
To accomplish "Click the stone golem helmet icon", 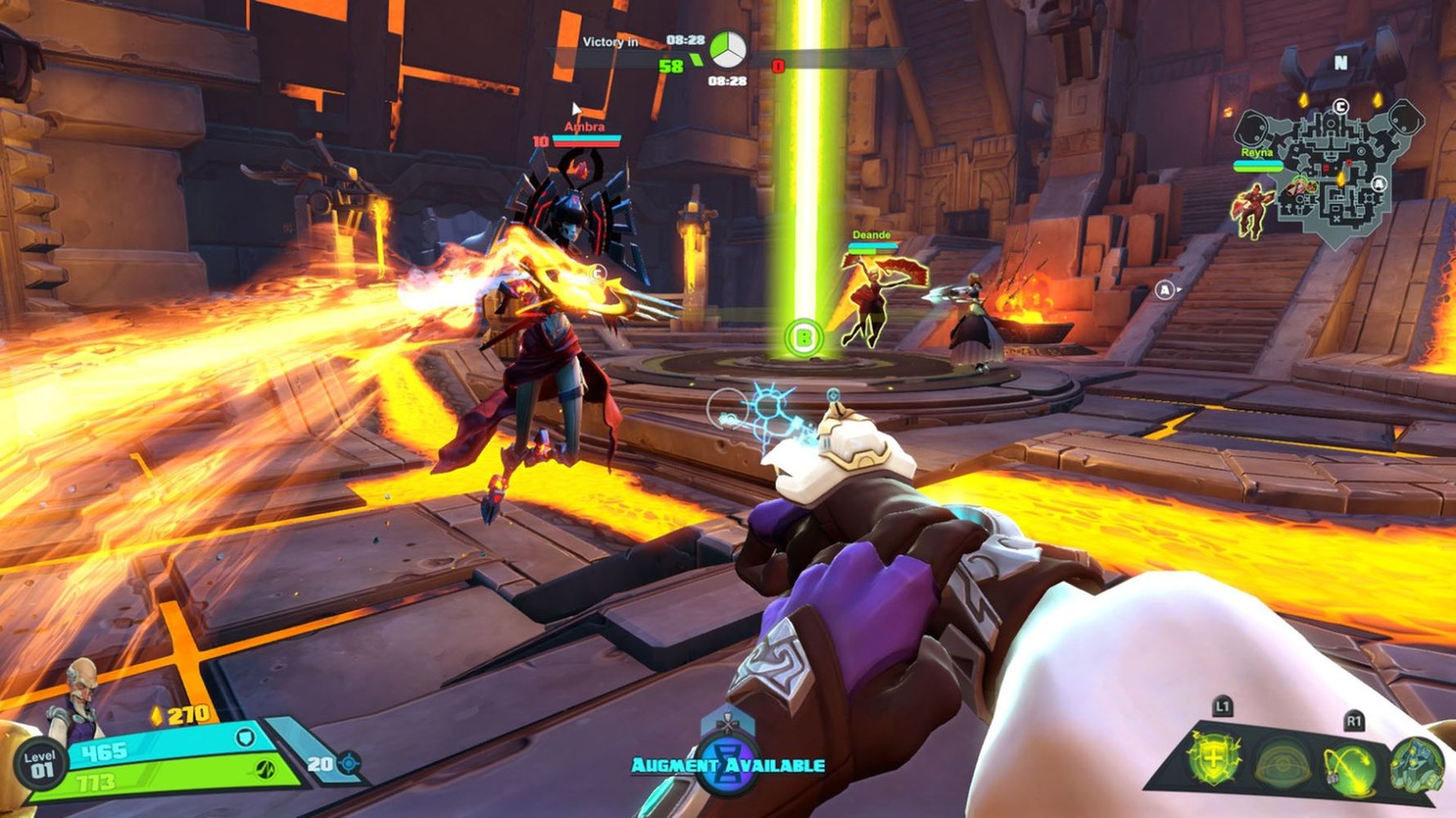I will tap(1416, 764).
